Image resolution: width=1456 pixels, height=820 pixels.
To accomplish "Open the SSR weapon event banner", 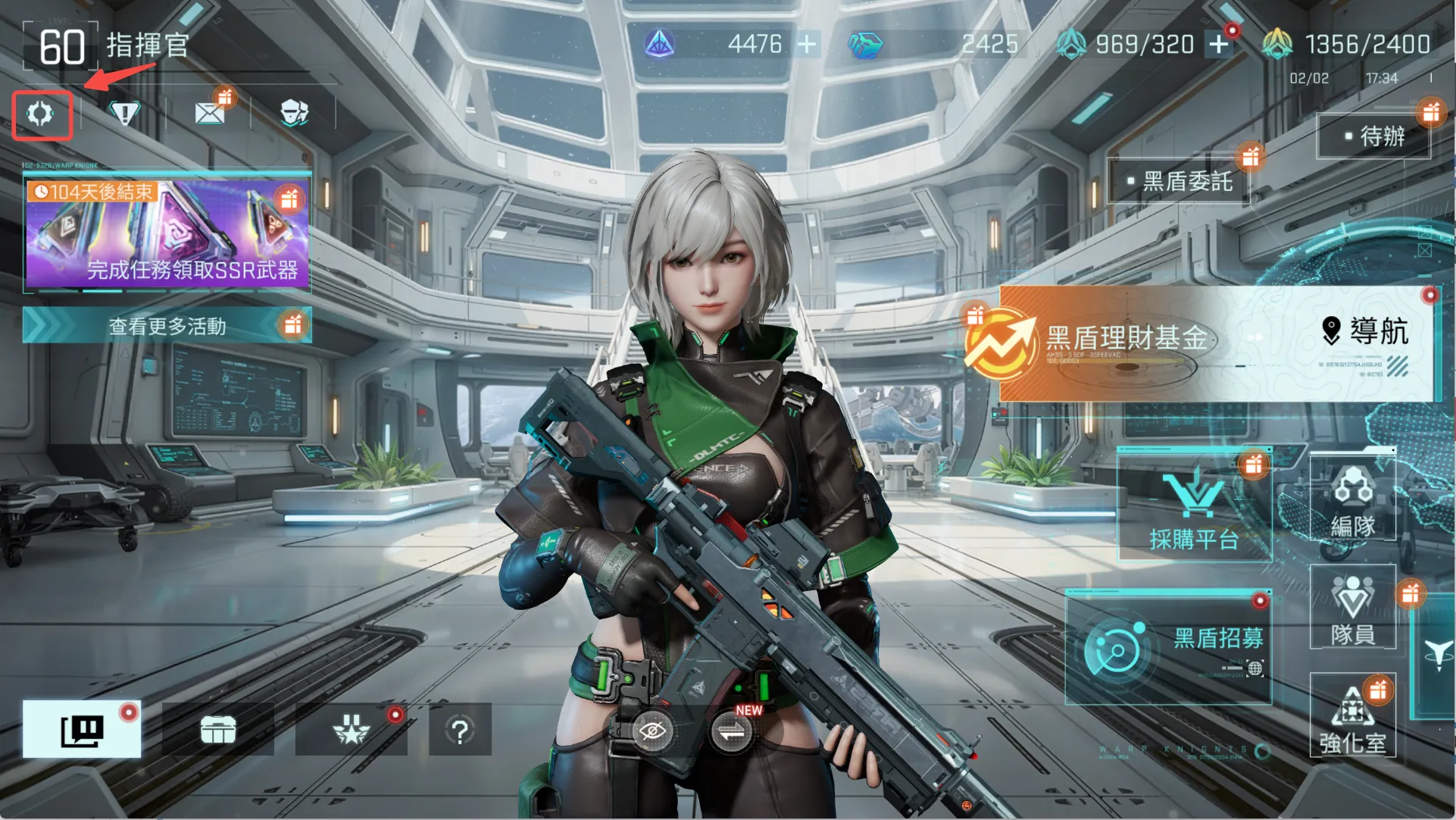I will pos(167,234).
